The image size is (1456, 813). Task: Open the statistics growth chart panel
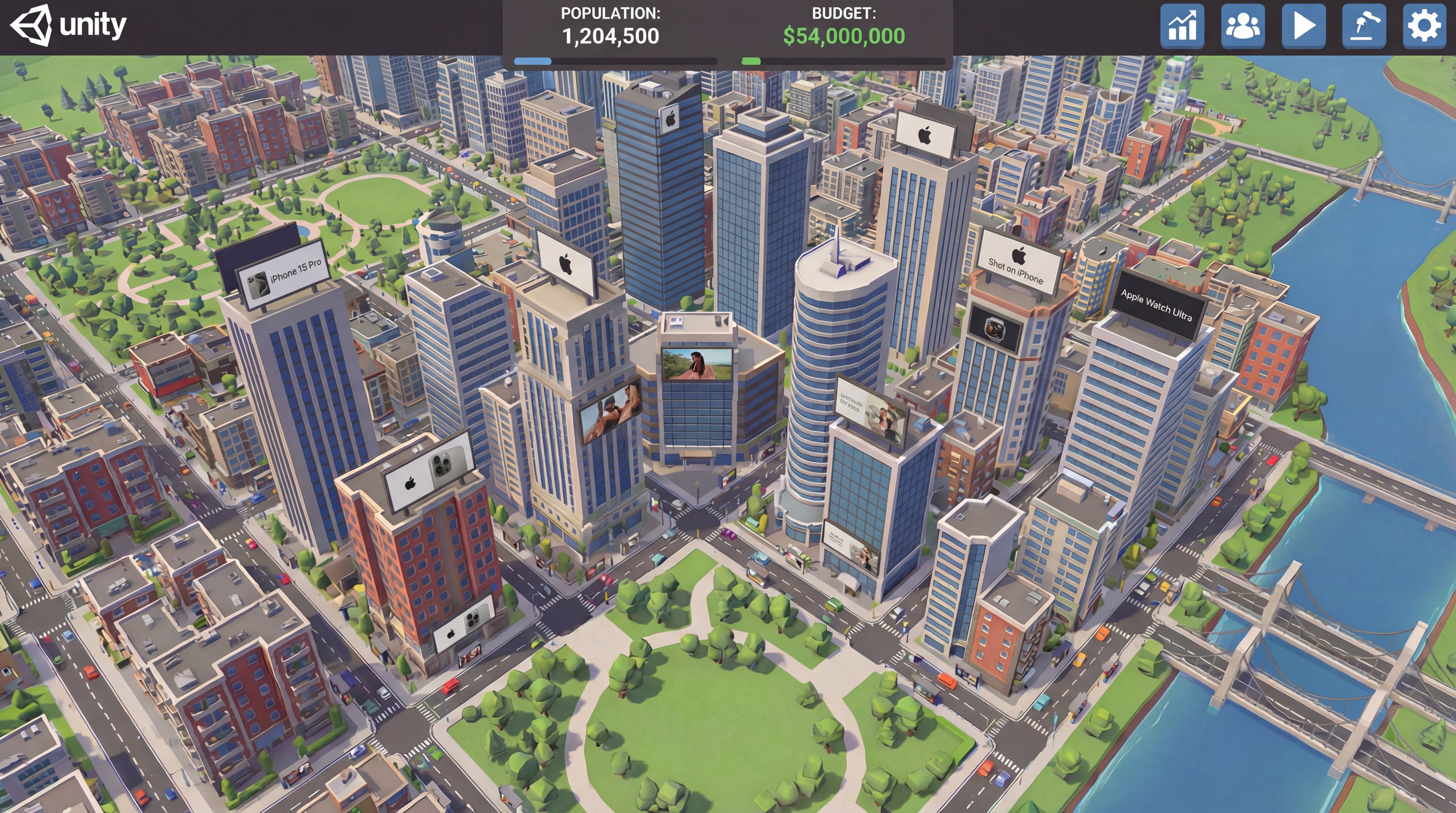(x=1182, y=26)
